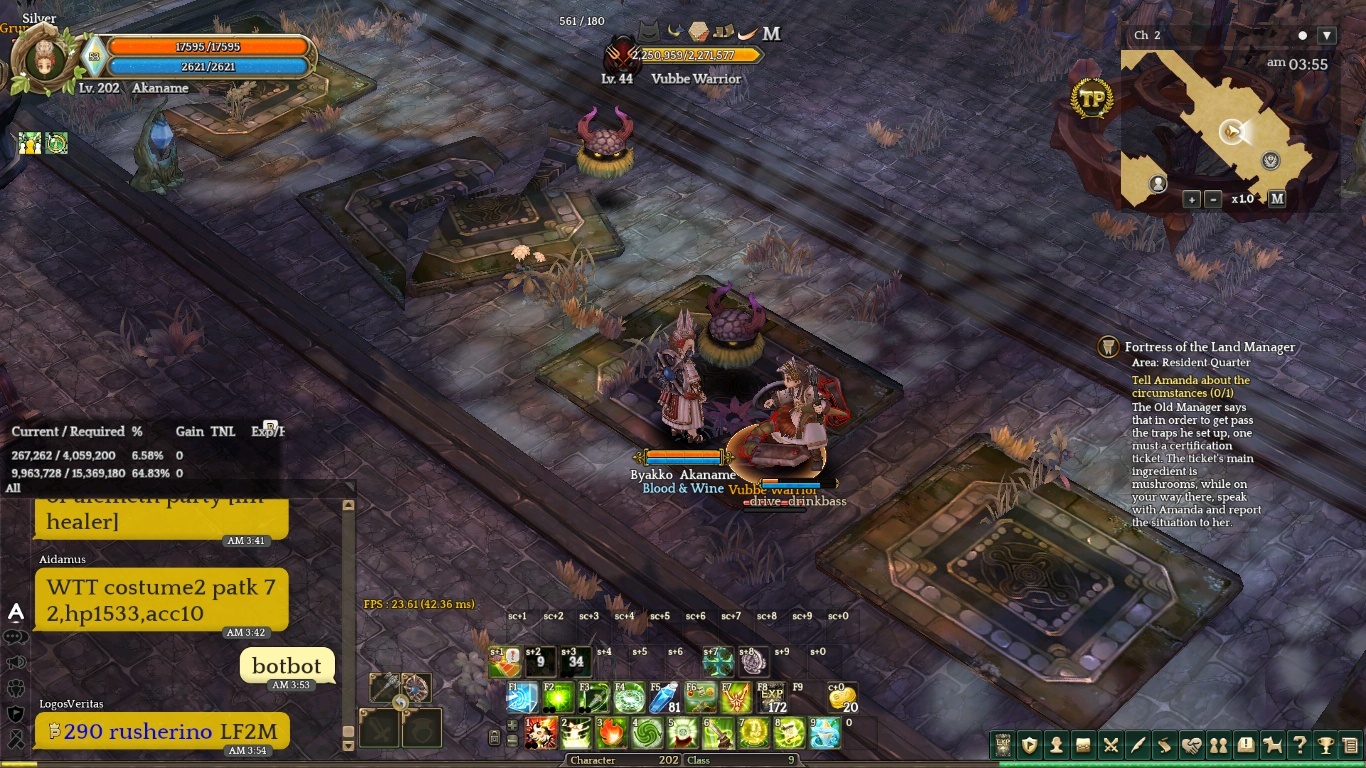Zoom out the minimap with minus button

[1213, 199]
